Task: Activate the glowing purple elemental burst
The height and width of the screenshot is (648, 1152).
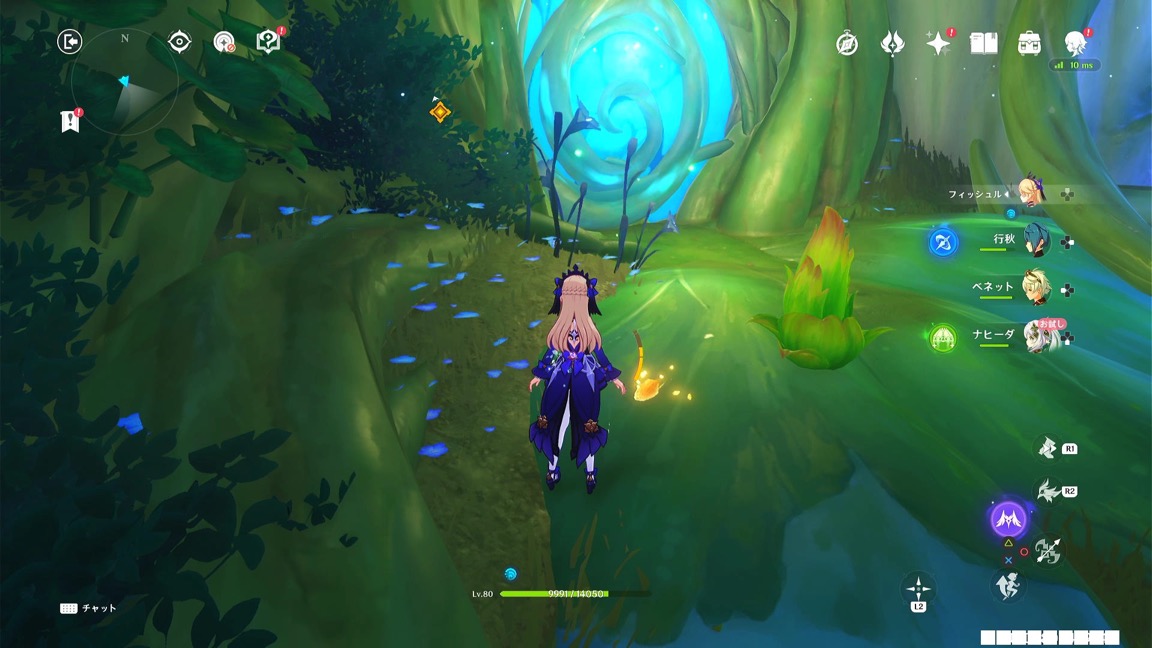Action: pyautogui.click(x=1007, y=519)
